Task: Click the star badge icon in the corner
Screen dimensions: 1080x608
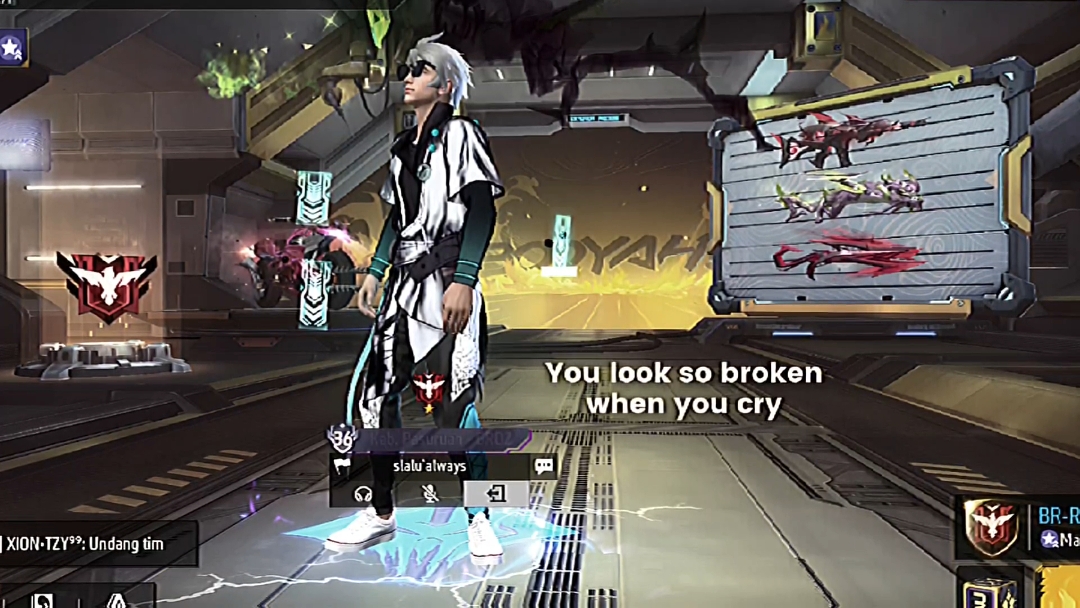Action: click(12, 47)
